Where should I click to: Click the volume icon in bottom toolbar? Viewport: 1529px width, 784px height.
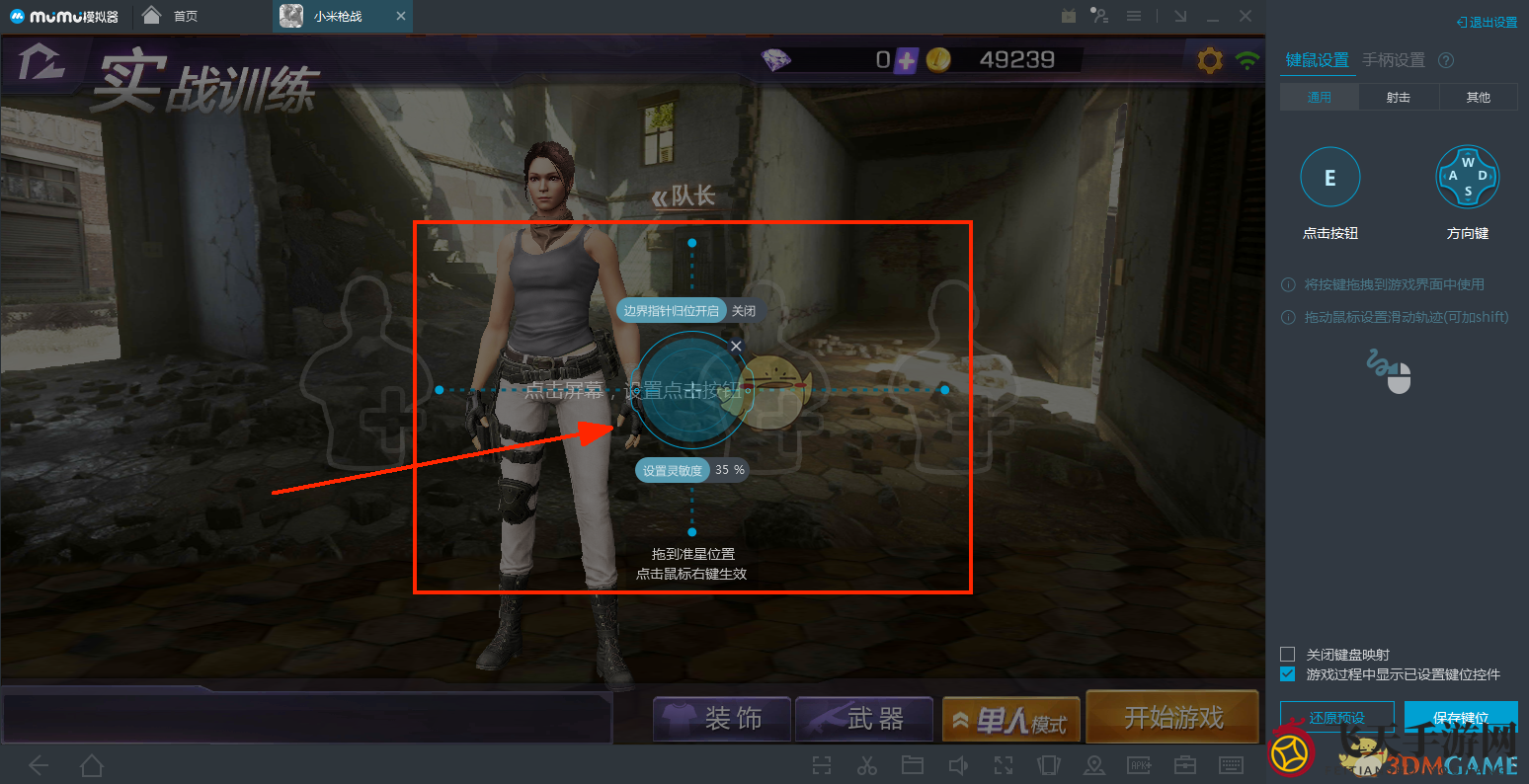tap(957, 765)
